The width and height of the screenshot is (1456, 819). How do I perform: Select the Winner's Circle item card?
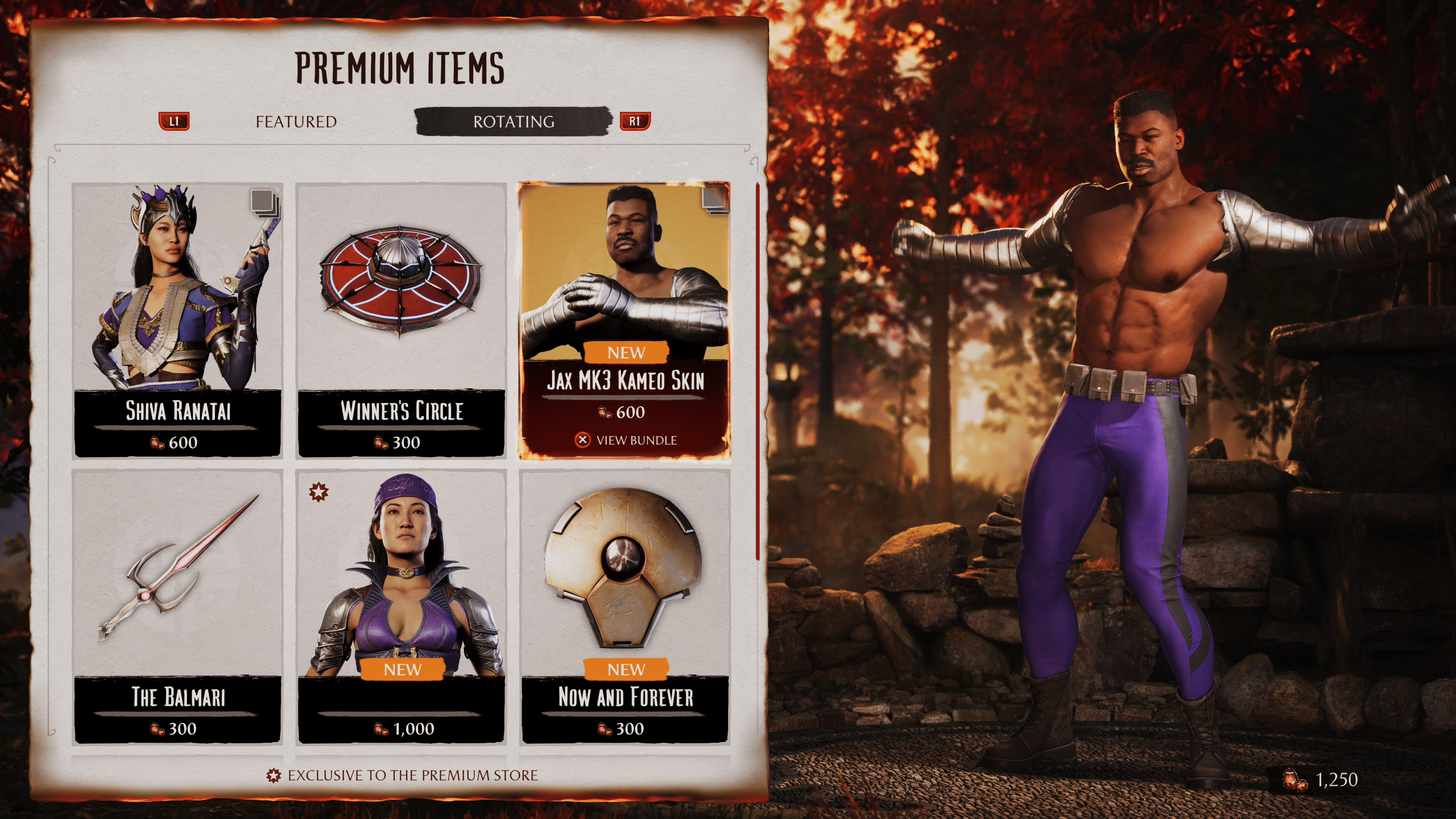[401, 320]
